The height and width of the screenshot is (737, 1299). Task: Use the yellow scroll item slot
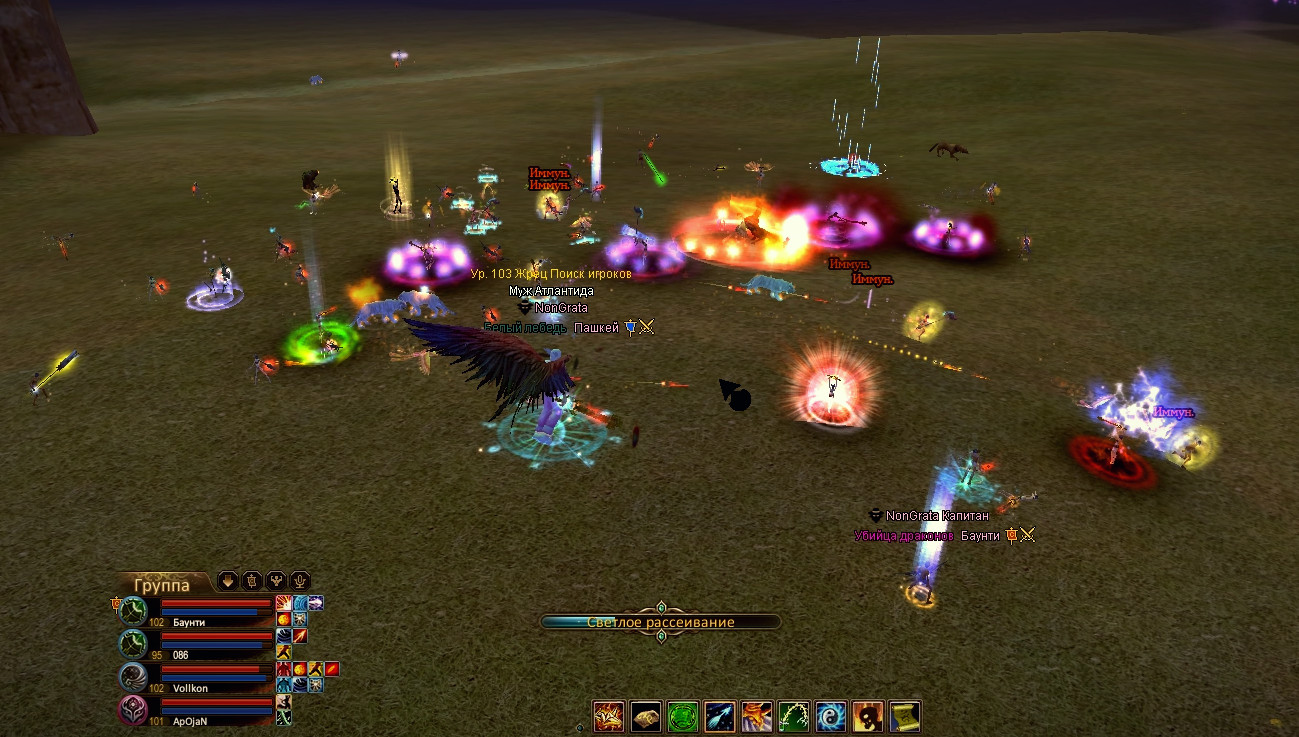point(904,716)
